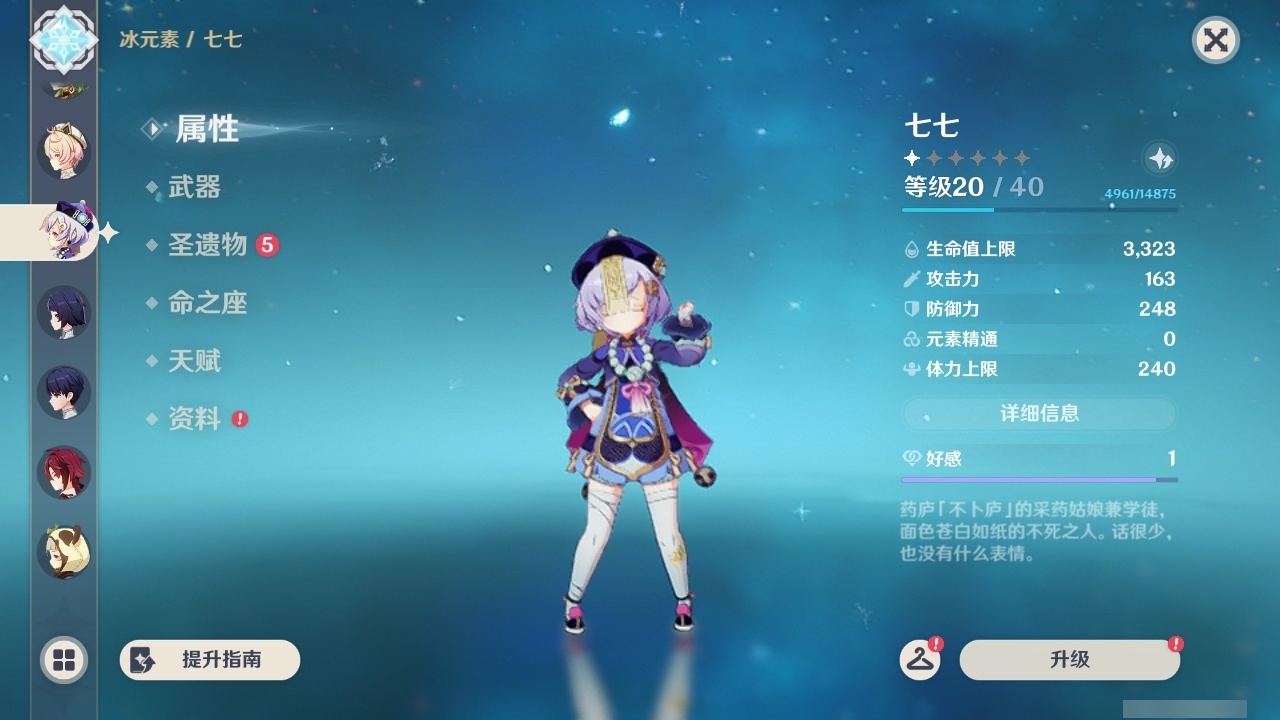This screenshot has height=720, width=1280.
Task: Open the 提升指南 enhancement guide
Action: (210, 660)
